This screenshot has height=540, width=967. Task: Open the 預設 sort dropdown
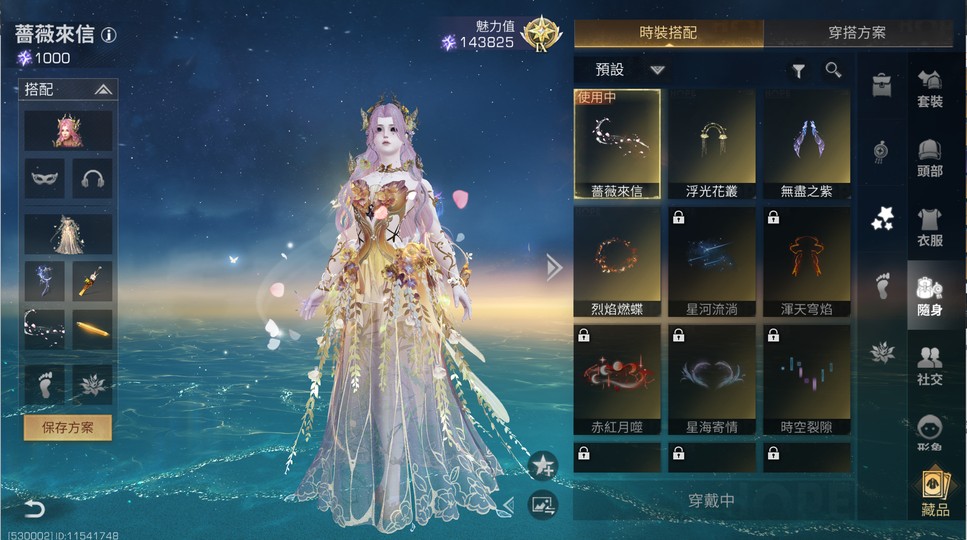(x=629, y=70)
